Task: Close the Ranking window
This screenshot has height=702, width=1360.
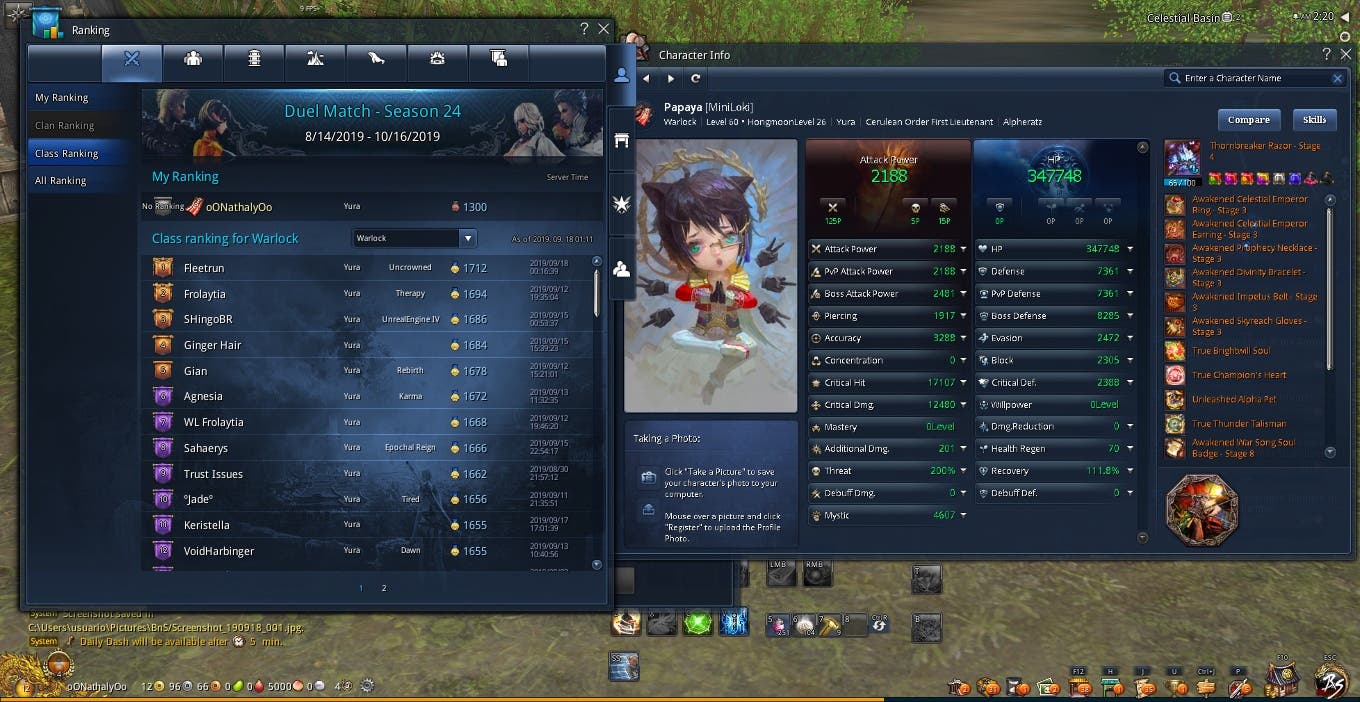Action: click(x=603, y=30)
